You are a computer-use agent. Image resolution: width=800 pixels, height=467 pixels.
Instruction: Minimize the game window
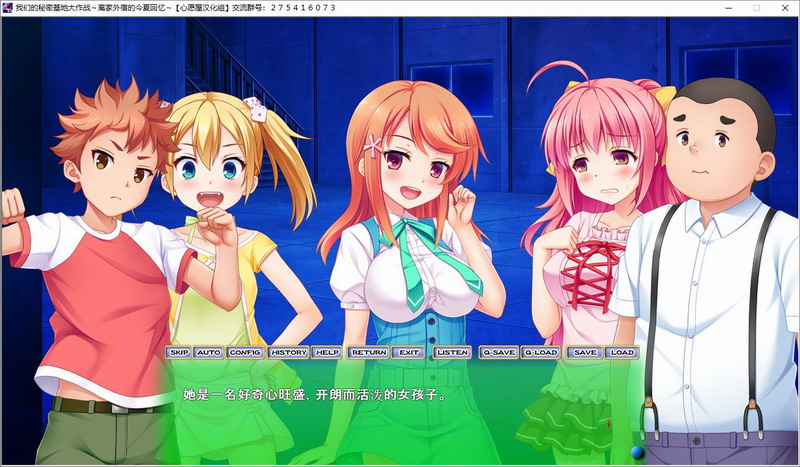click(x=729, y=8)
